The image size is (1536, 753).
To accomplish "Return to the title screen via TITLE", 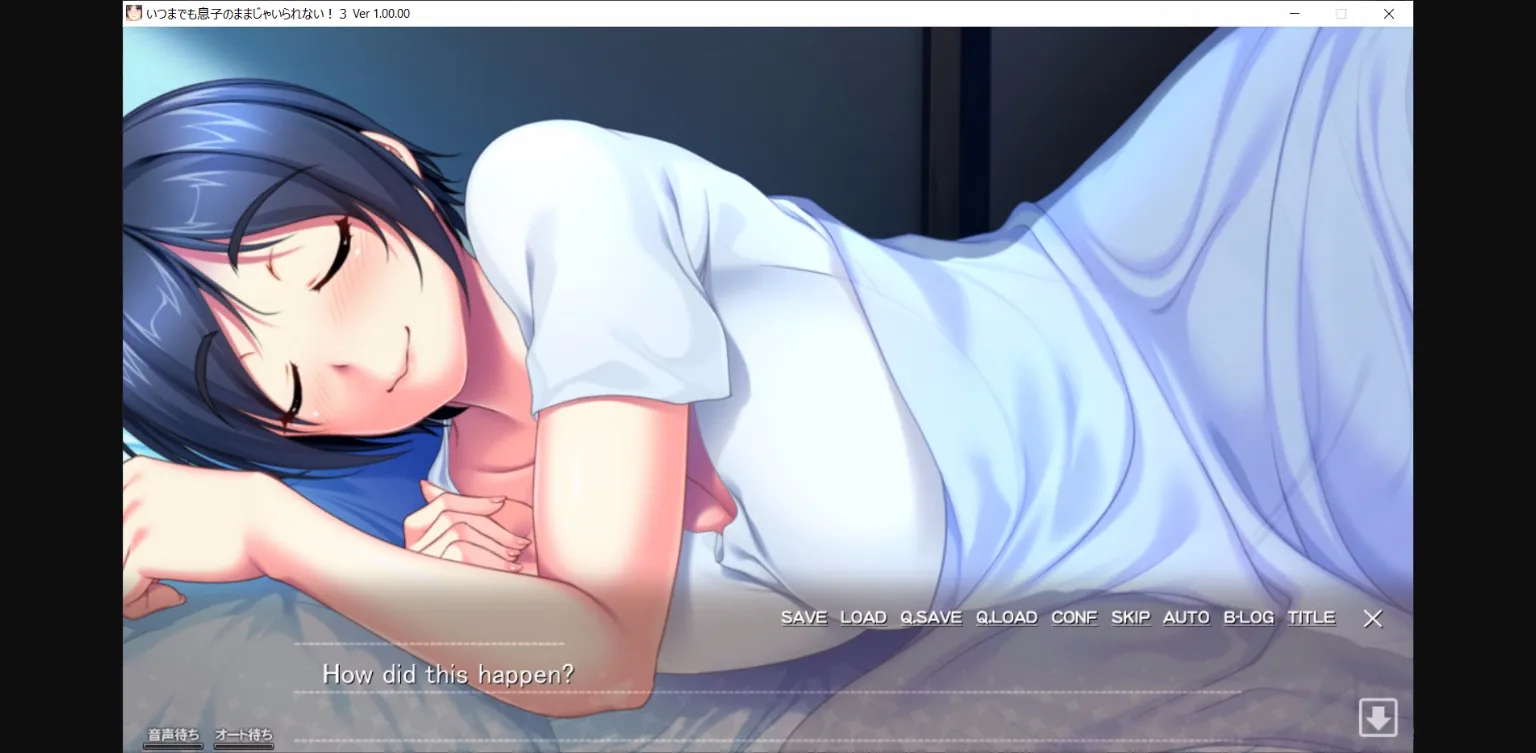I will pos(1310,617).
